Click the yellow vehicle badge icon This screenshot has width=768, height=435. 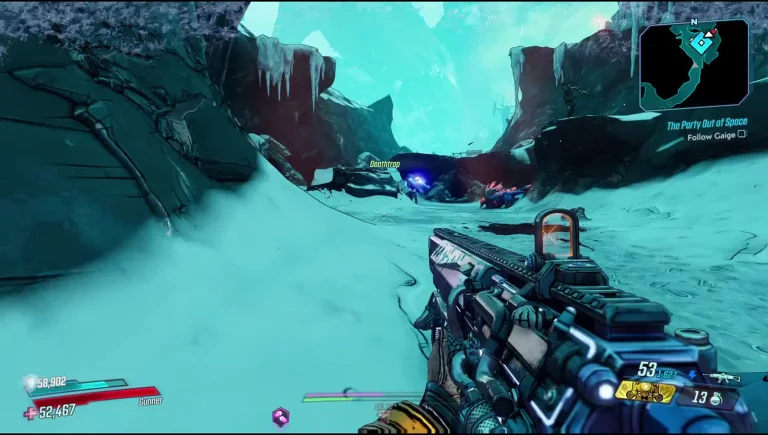coord(643,392)
